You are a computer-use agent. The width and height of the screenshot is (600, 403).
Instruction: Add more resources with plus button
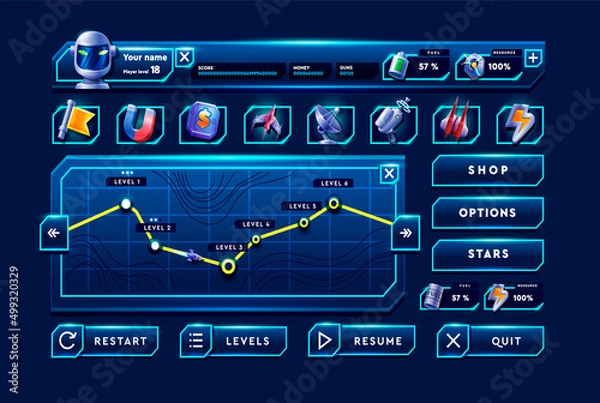click(533, 58)
